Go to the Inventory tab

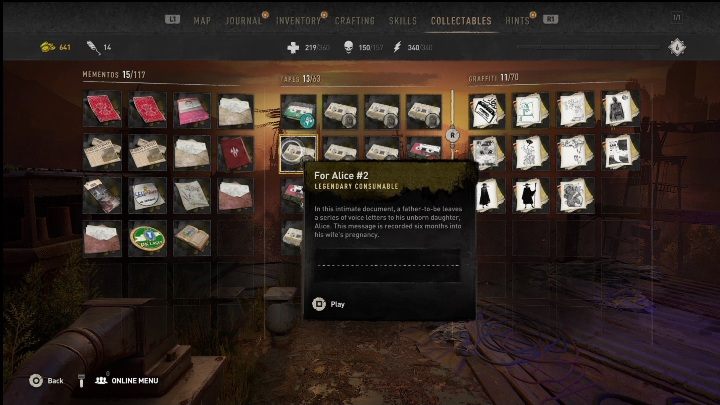tap(298, 20)
